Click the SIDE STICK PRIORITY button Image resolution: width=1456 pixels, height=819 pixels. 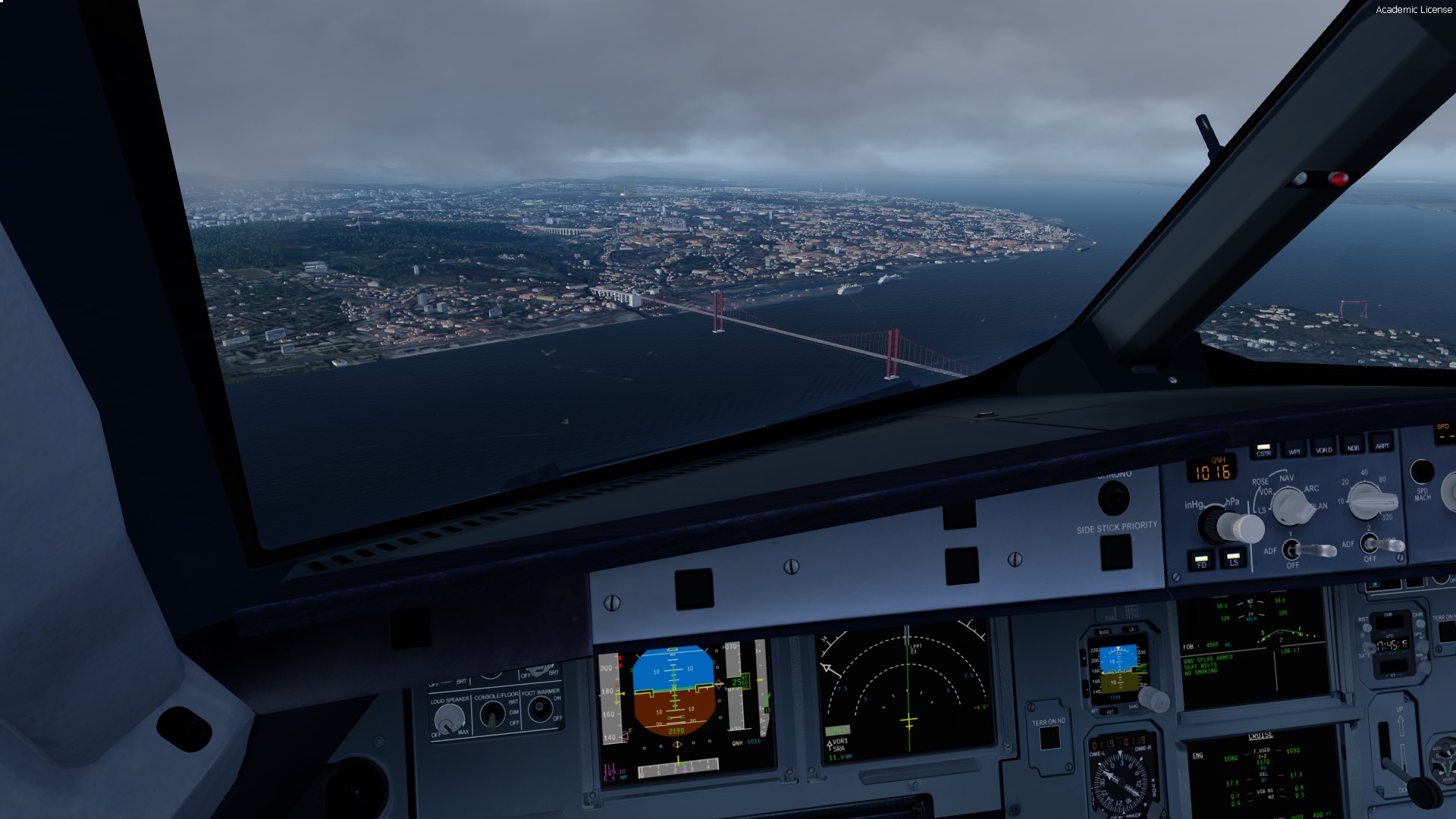pos(1116,551)
